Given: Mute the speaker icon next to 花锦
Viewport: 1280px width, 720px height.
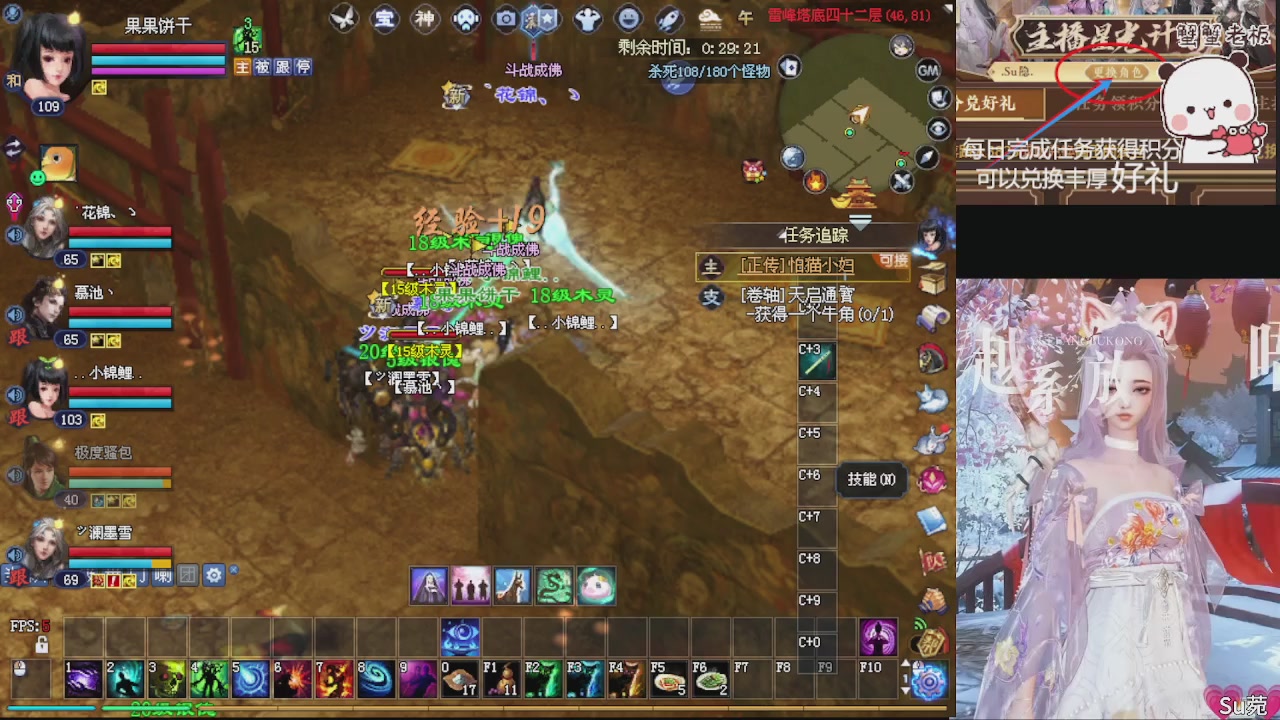Looking at the screenshot, I should 14,234.
